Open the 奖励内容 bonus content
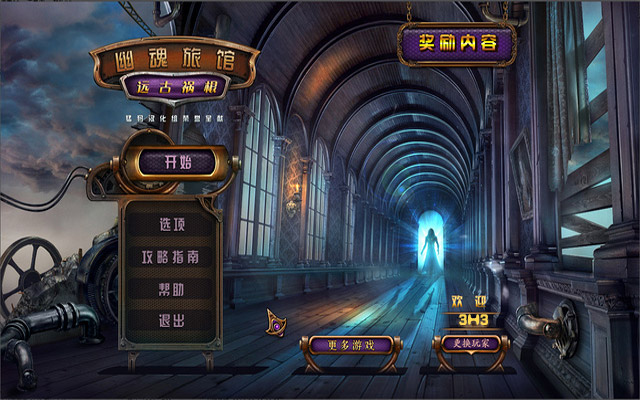This screenshot has width=640, height=400. (x=457, y=45)
